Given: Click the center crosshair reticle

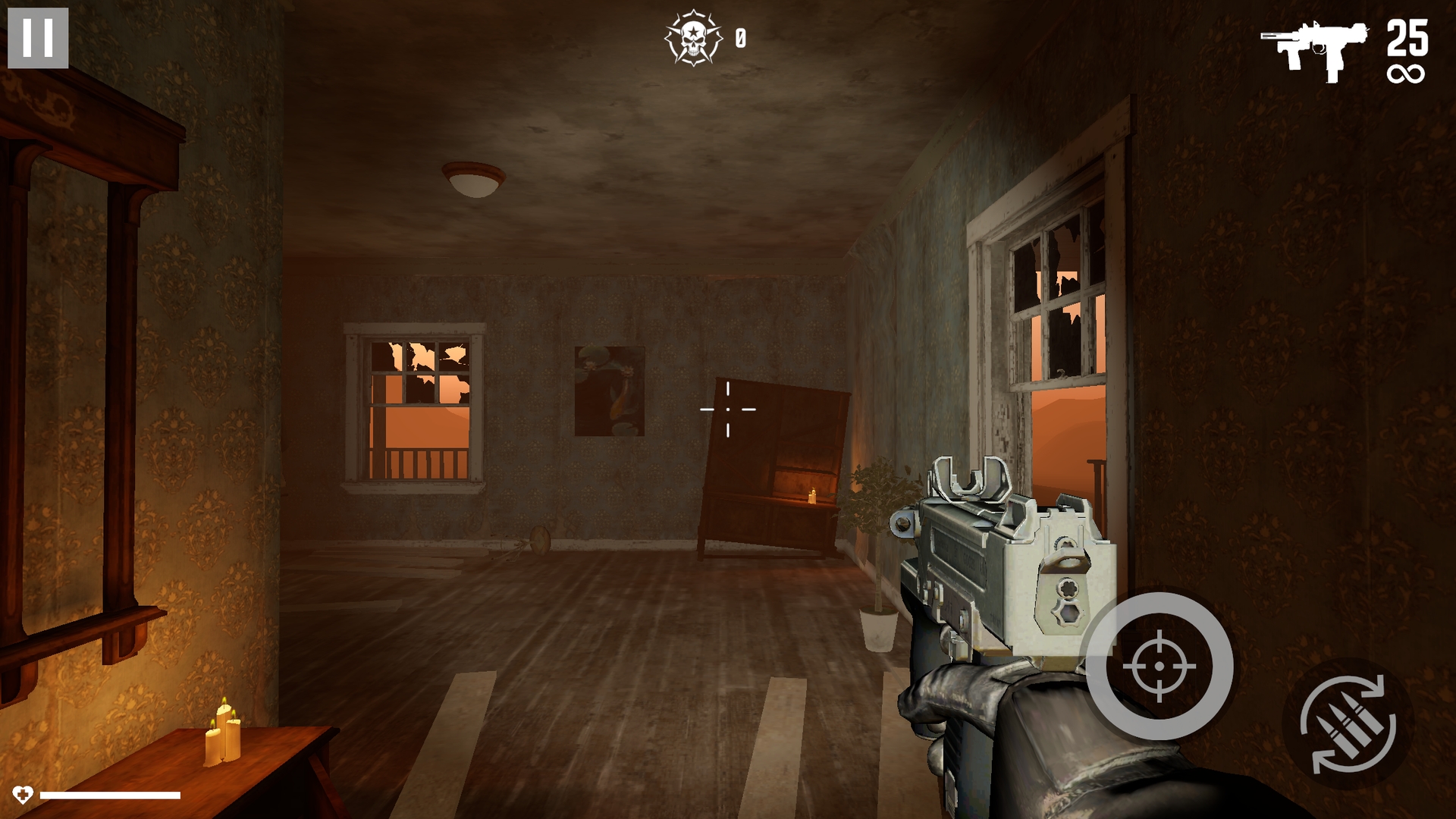Looking at the screenshot, I should tap(727, 409).
